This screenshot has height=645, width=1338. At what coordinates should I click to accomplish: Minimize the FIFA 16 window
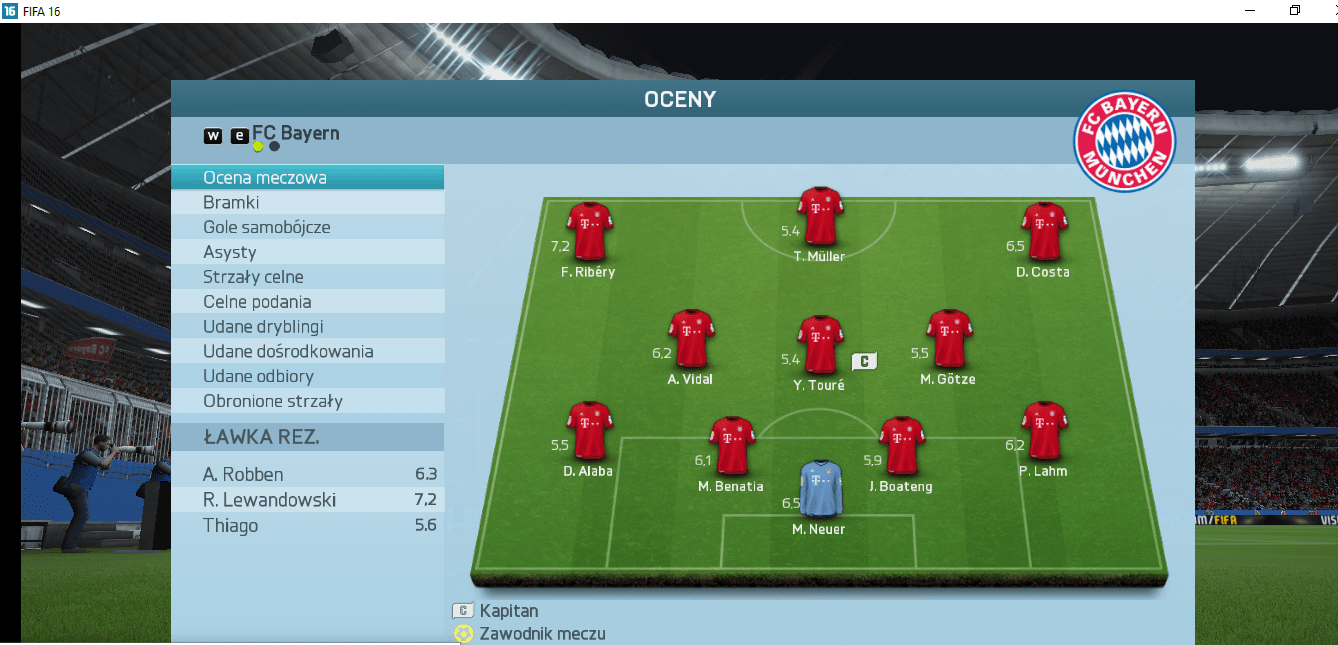tap(1250, 10)
